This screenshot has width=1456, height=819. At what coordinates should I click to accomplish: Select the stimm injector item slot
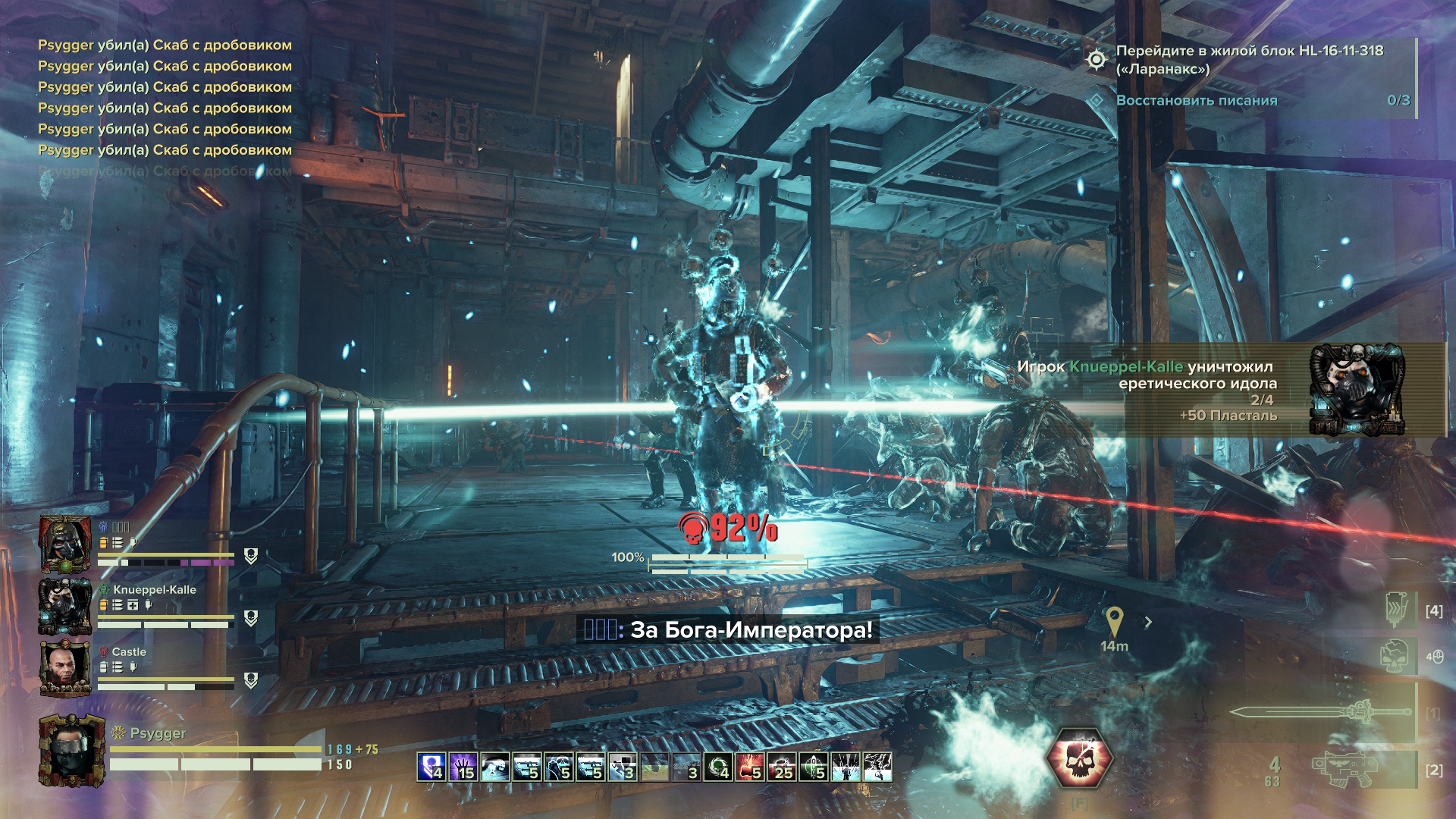1397,608
